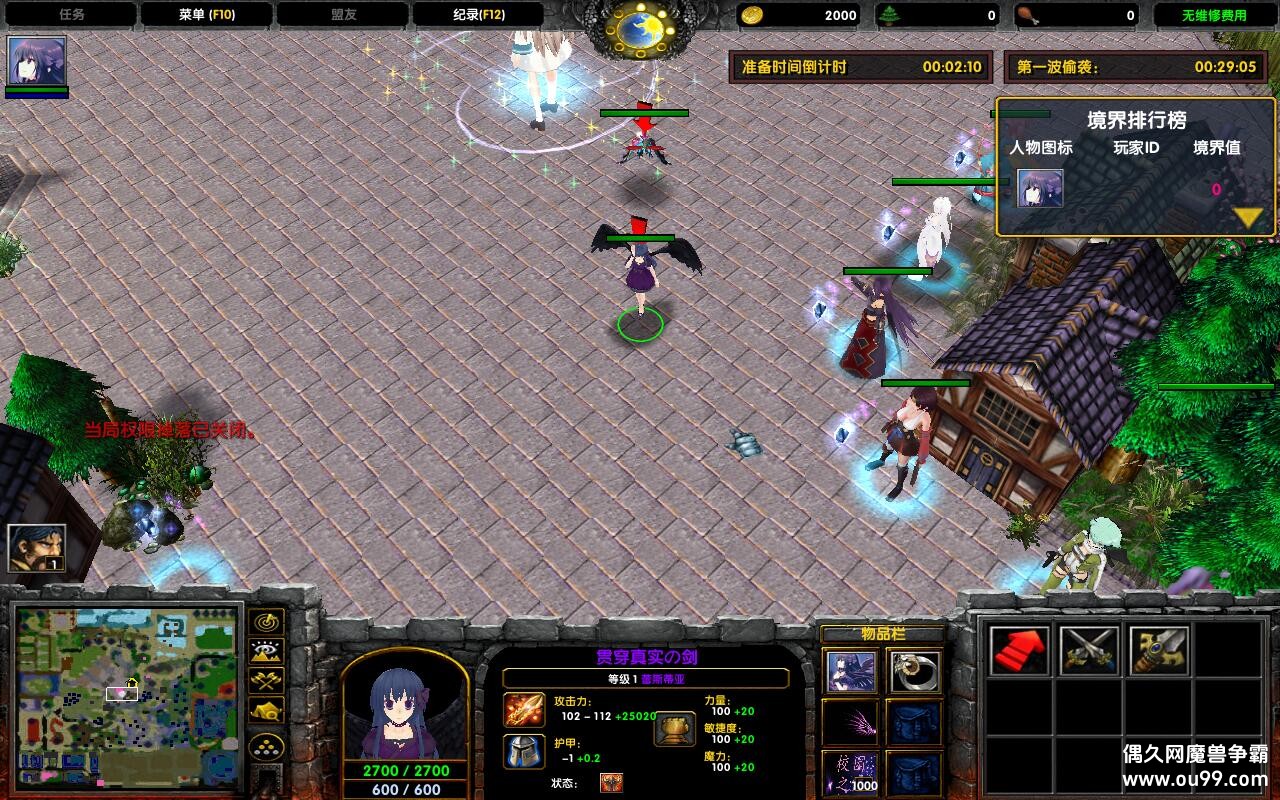Viewport: 1280px width, 800px height.
Task: Collapse the 境界排行榜 leaderboard with yellow arrow
Action: pyautogui.click(x=1248, y=216)
